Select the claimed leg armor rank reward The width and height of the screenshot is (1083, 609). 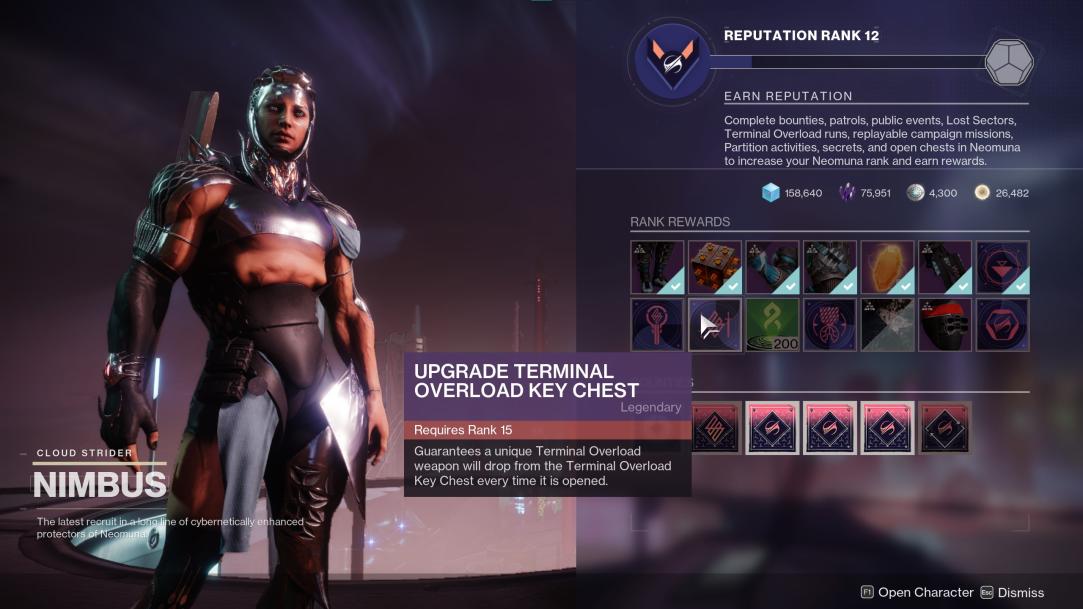657,267
